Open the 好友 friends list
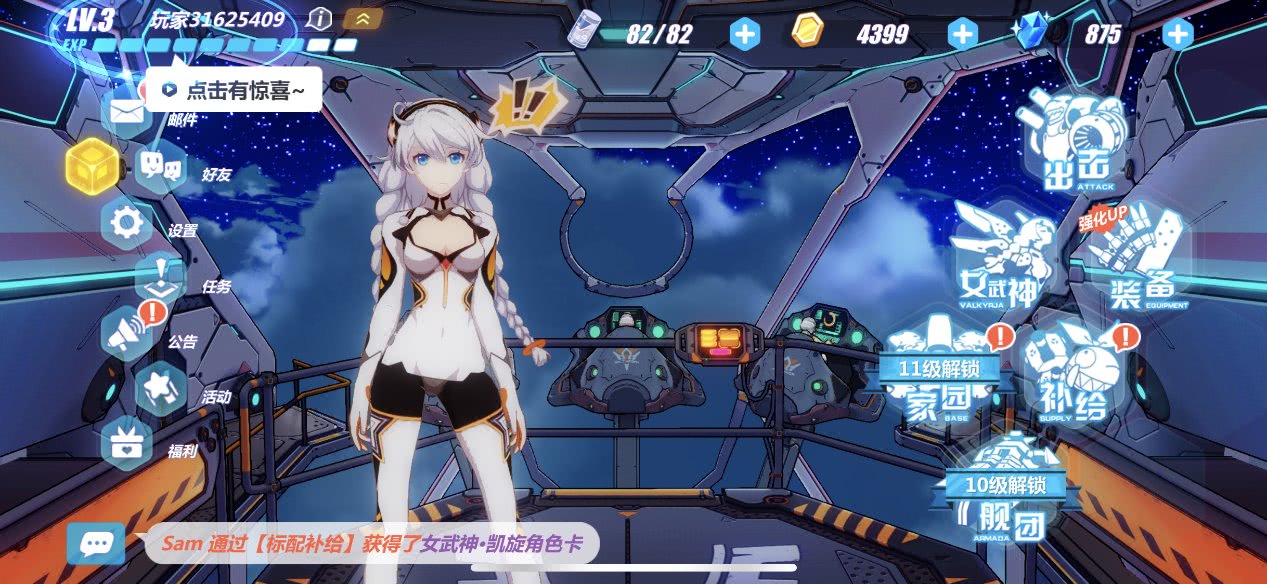This screenshot has height=584, width=1267. point(160,168)
